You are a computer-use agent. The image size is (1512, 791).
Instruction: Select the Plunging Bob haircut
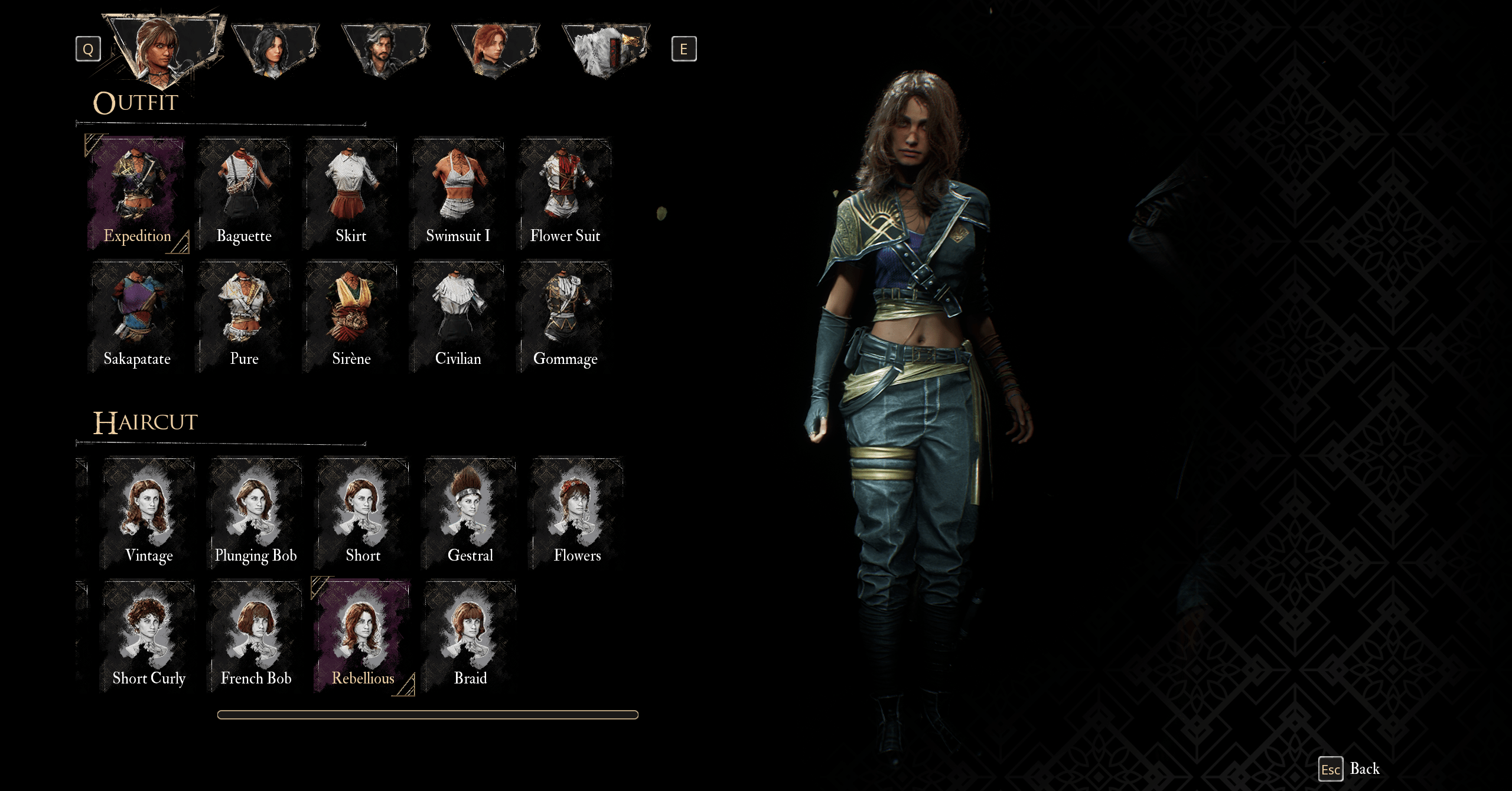256,513
